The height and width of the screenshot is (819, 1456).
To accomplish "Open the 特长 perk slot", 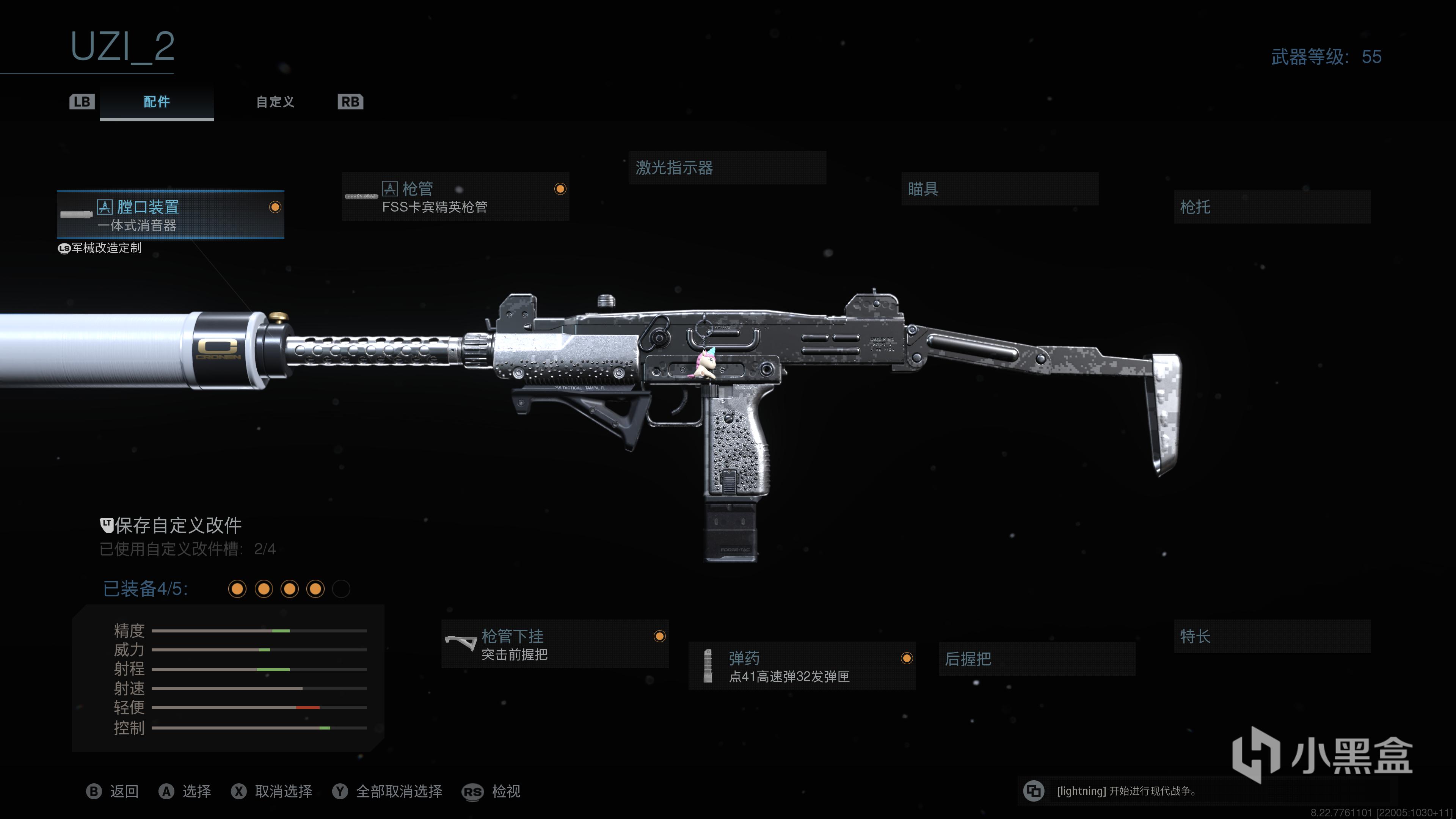I will click(x=1272, y=637).
